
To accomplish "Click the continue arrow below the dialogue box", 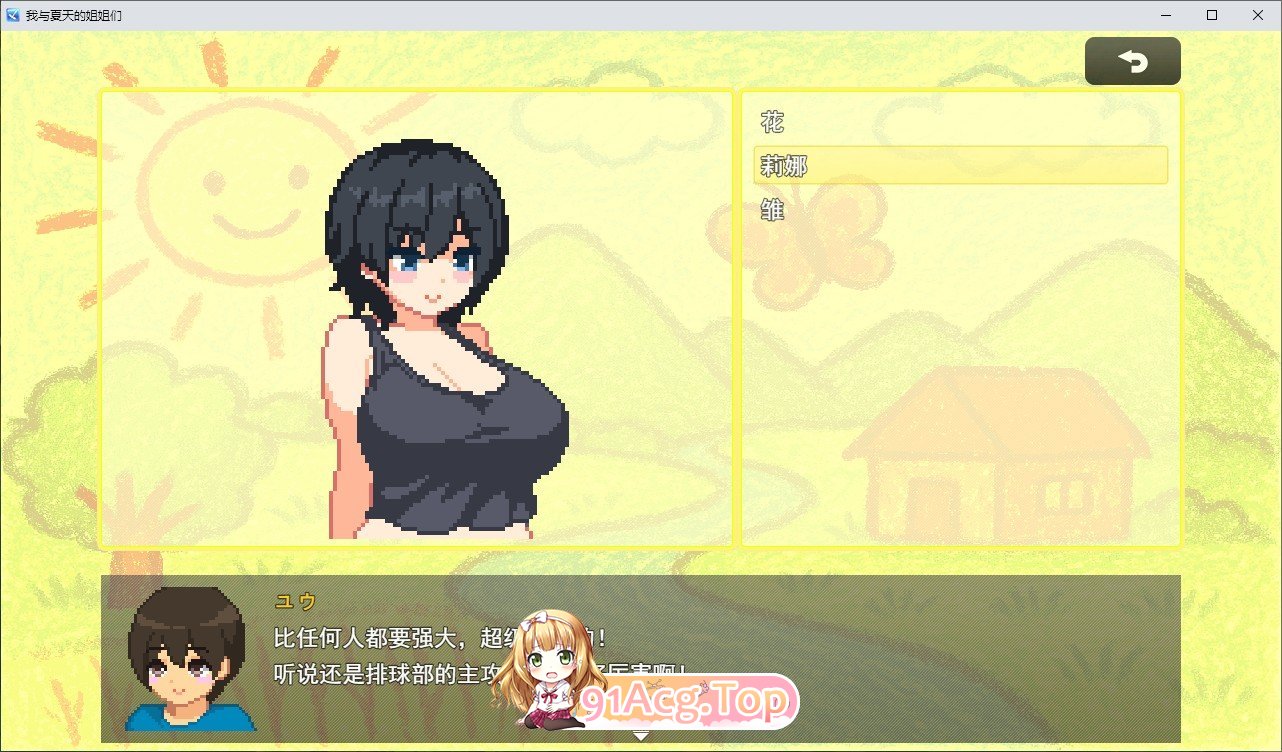I will pyautogui.click(x=639, y=734).
